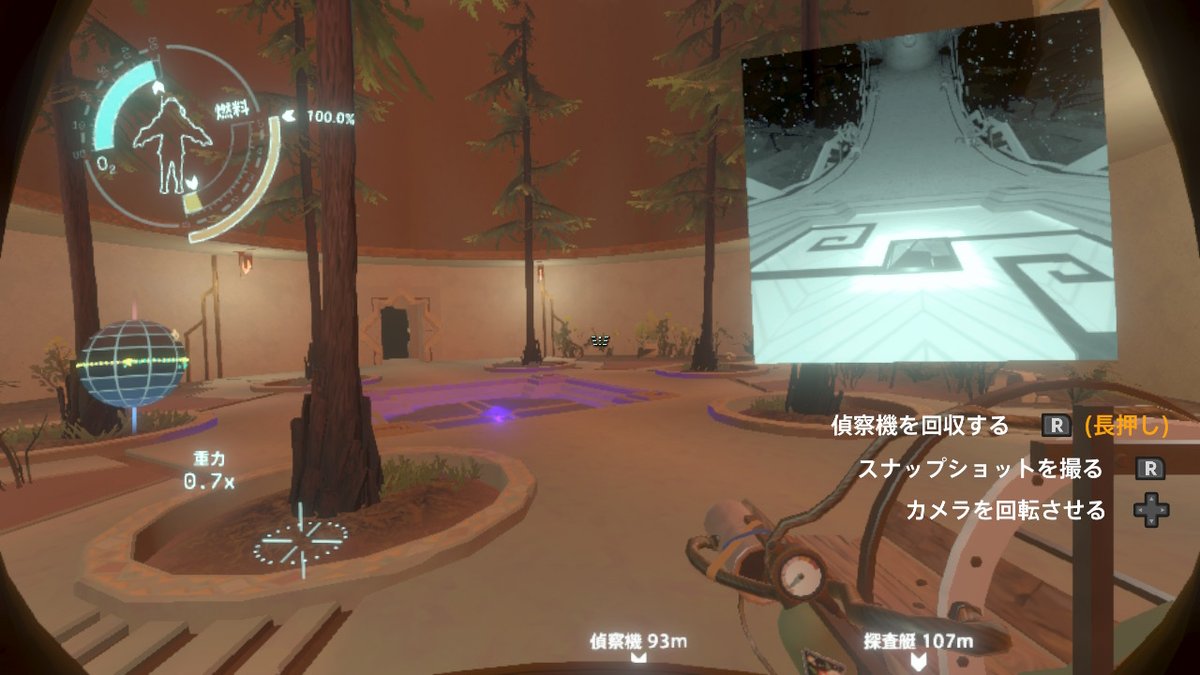Select the カメラを回転させる prompt text
Screen dimensions: 1200x675
pyautogui.click(x=1005, y=510)
